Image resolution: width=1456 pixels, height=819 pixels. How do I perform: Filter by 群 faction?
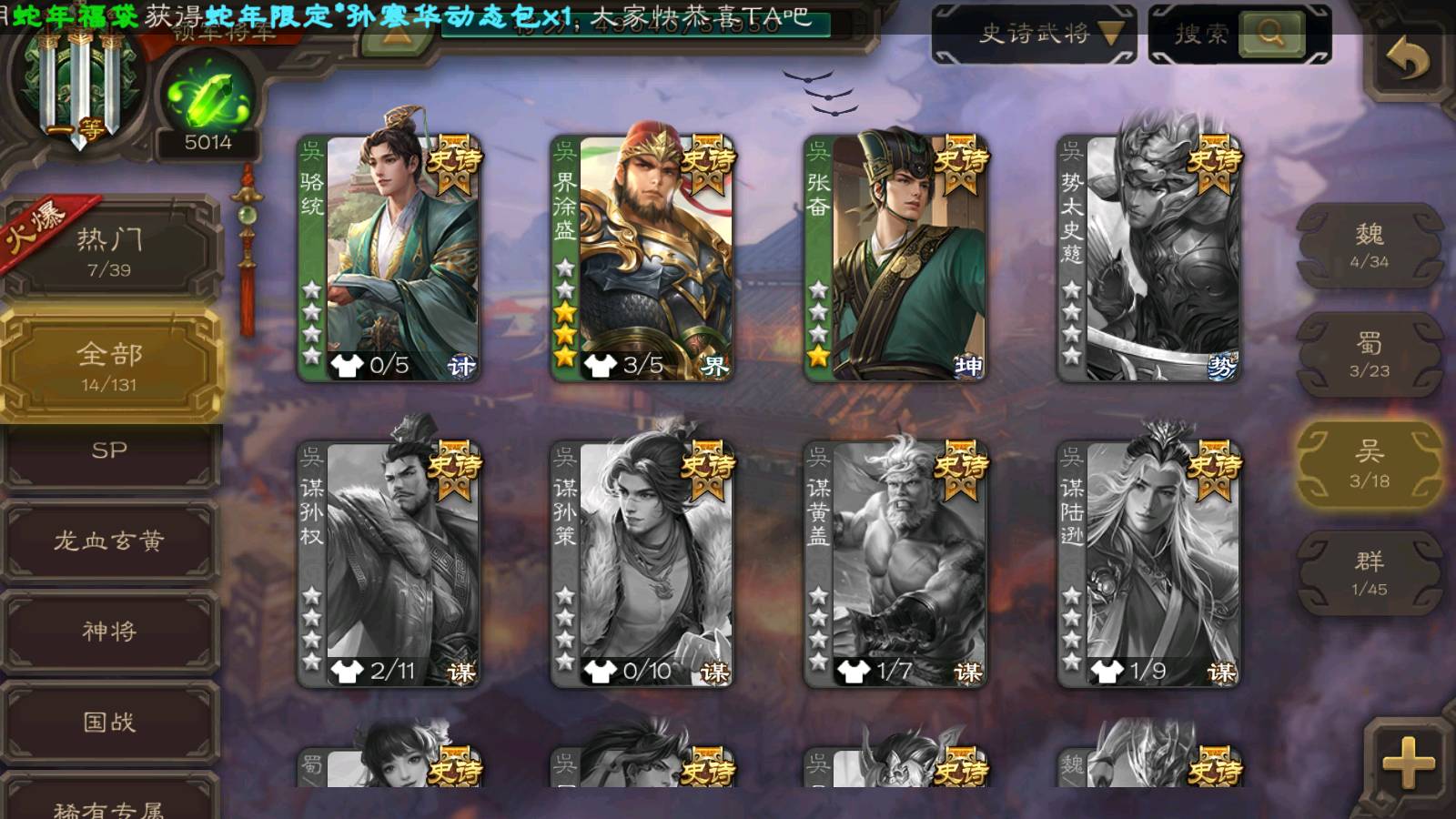coord(1369,573)
